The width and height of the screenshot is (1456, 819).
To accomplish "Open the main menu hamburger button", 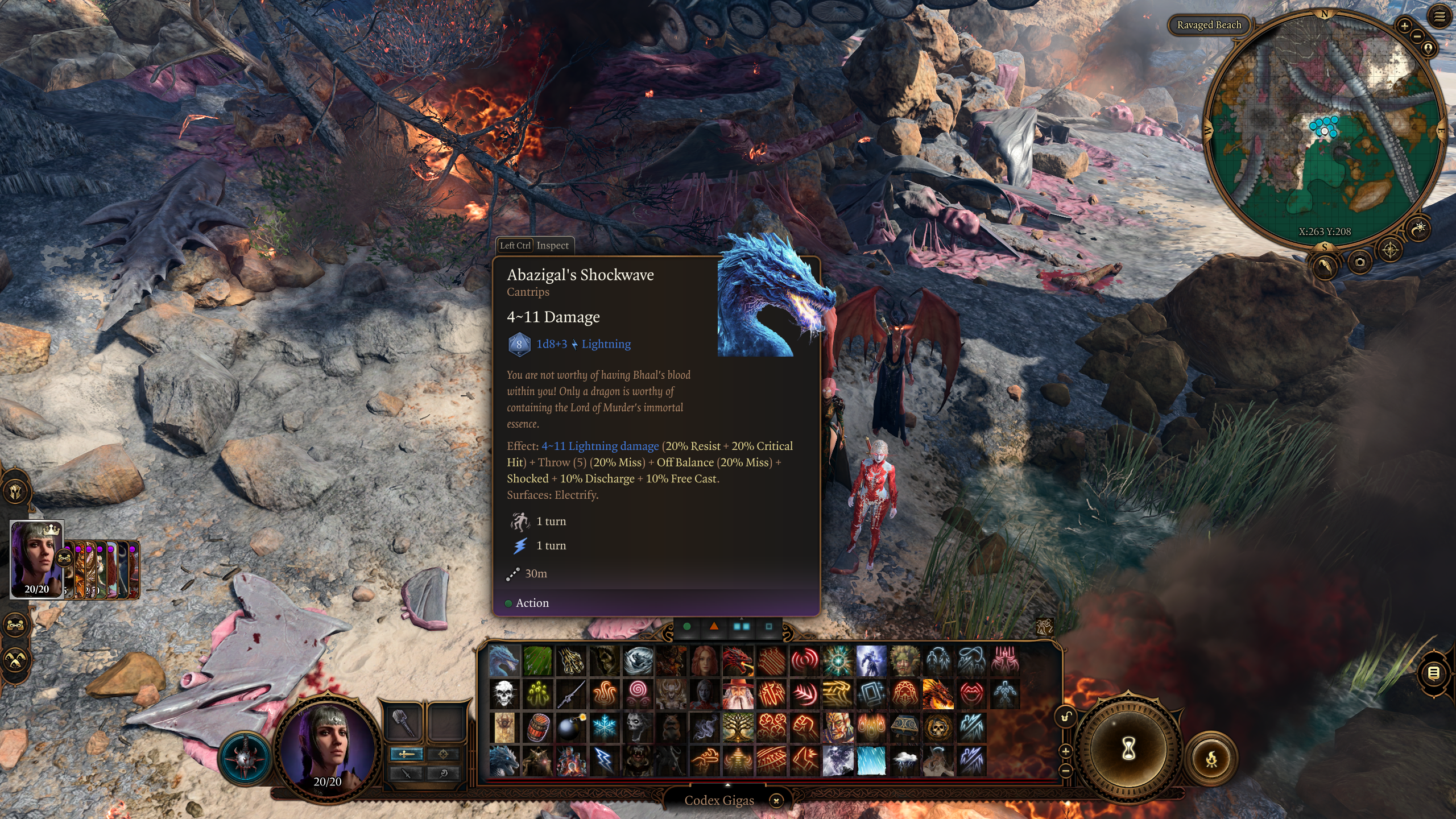I will tap(1440, 17).
